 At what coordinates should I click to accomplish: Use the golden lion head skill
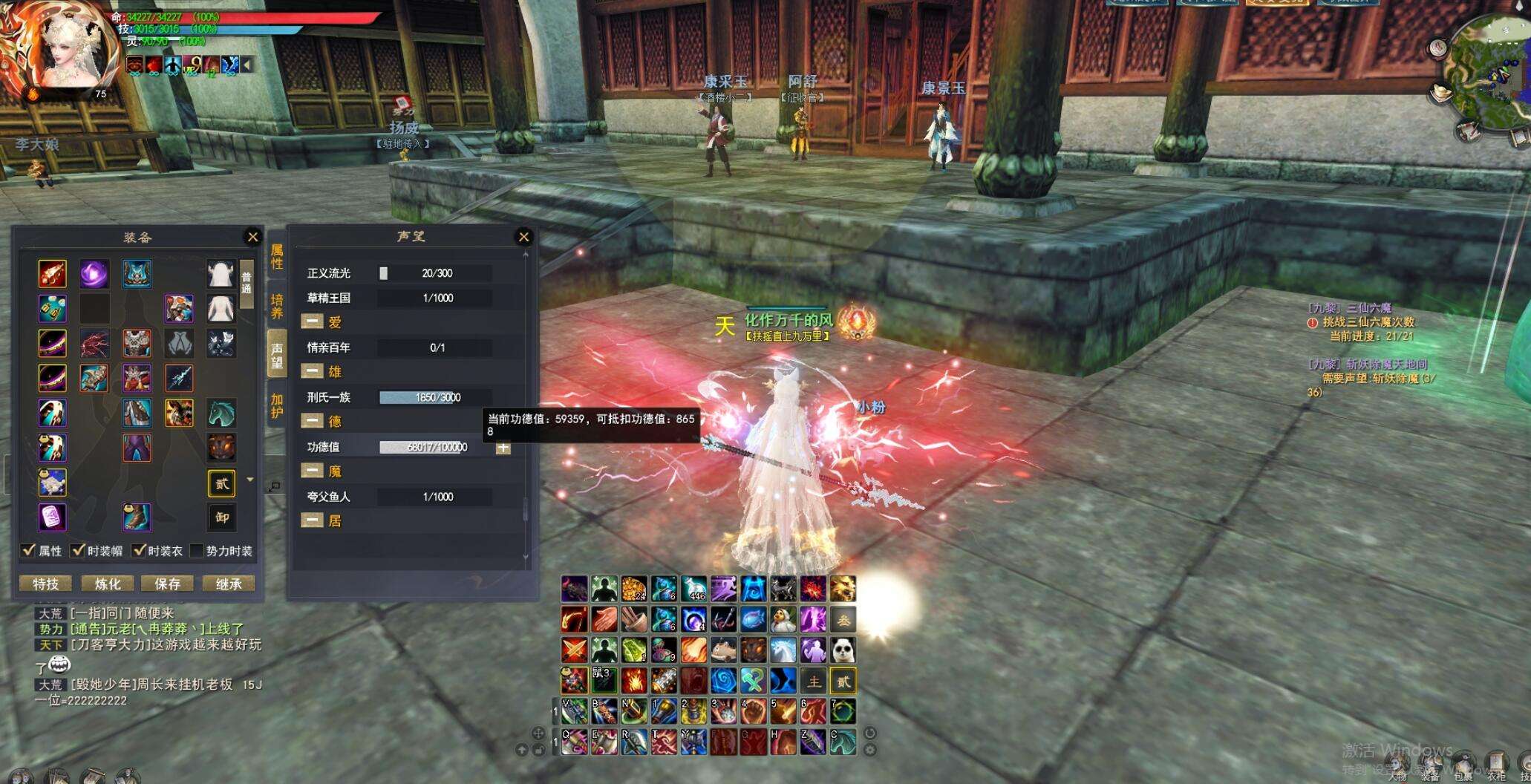click(x=843, y=589)
